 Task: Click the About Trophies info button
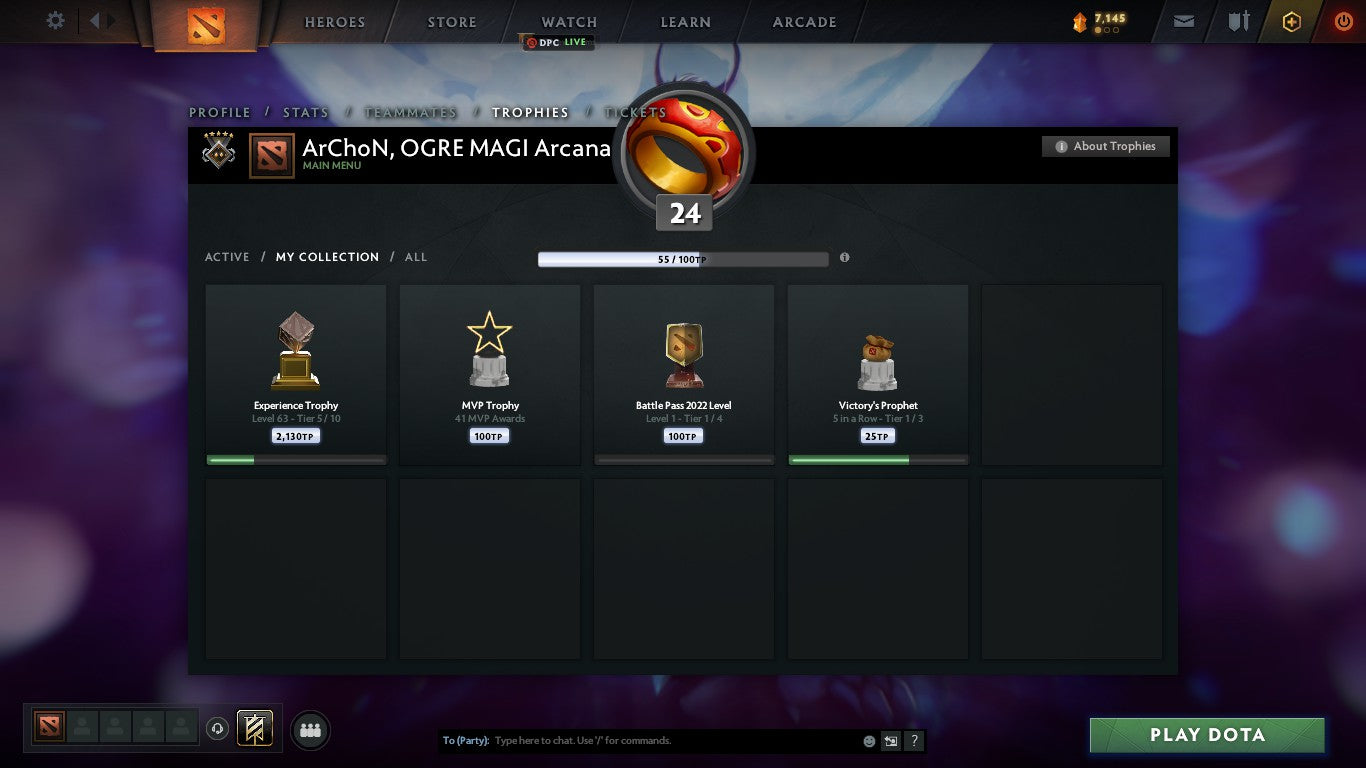1106,146
